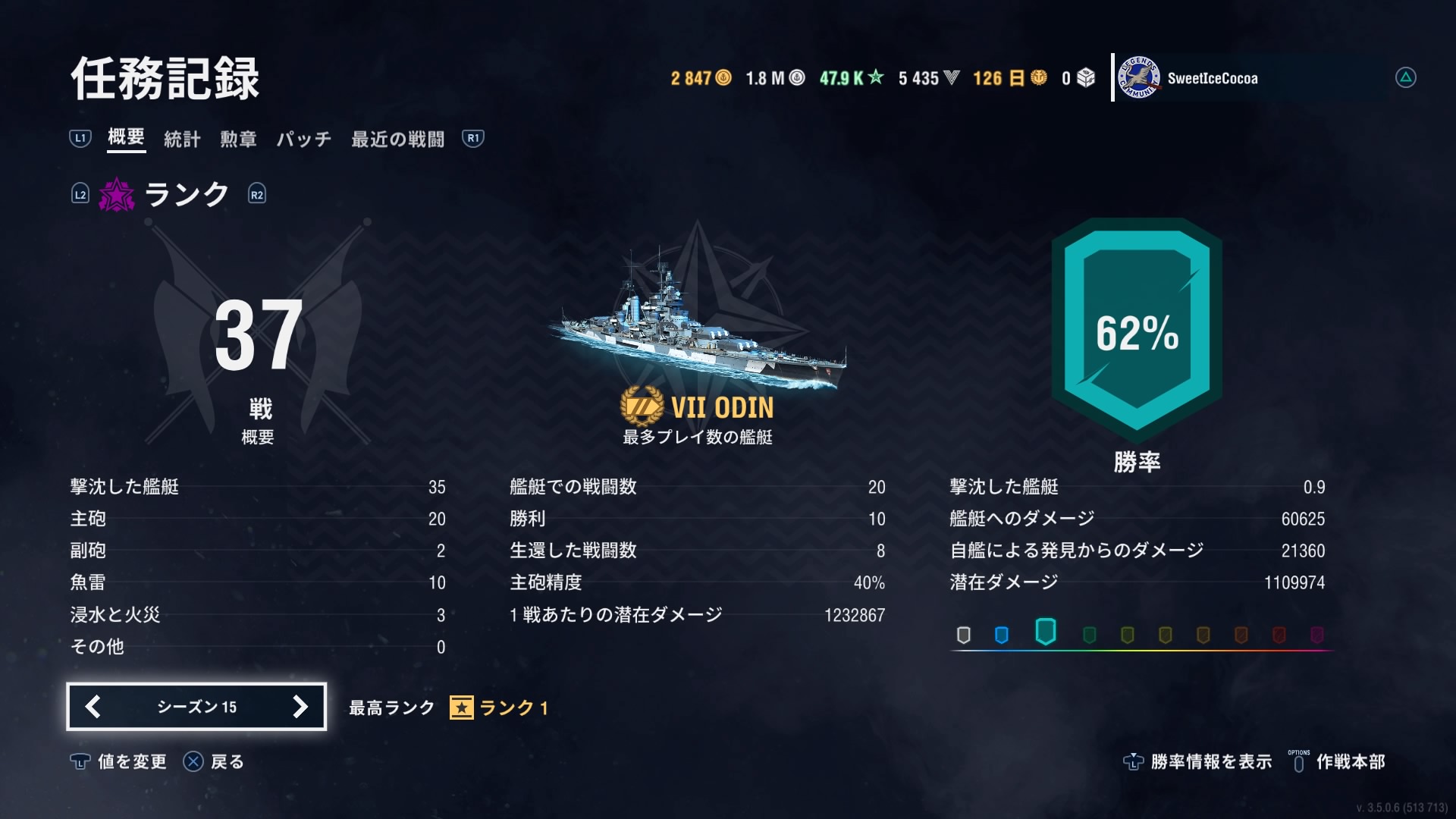Switch to the 統計 tab

[182, 139]
